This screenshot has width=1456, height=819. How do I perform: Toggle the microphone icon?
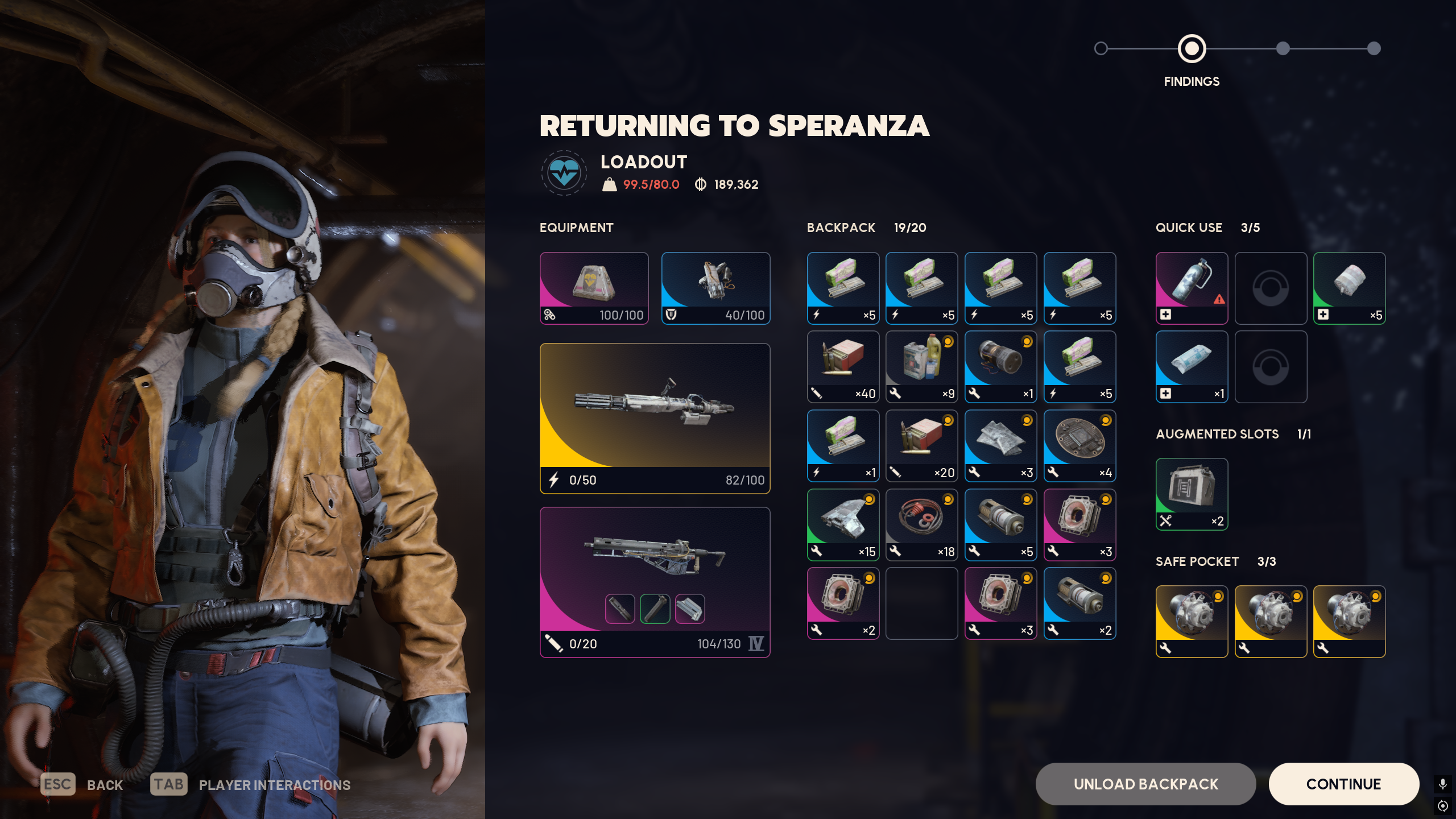pyautogui.click(x=1442, y=784)
